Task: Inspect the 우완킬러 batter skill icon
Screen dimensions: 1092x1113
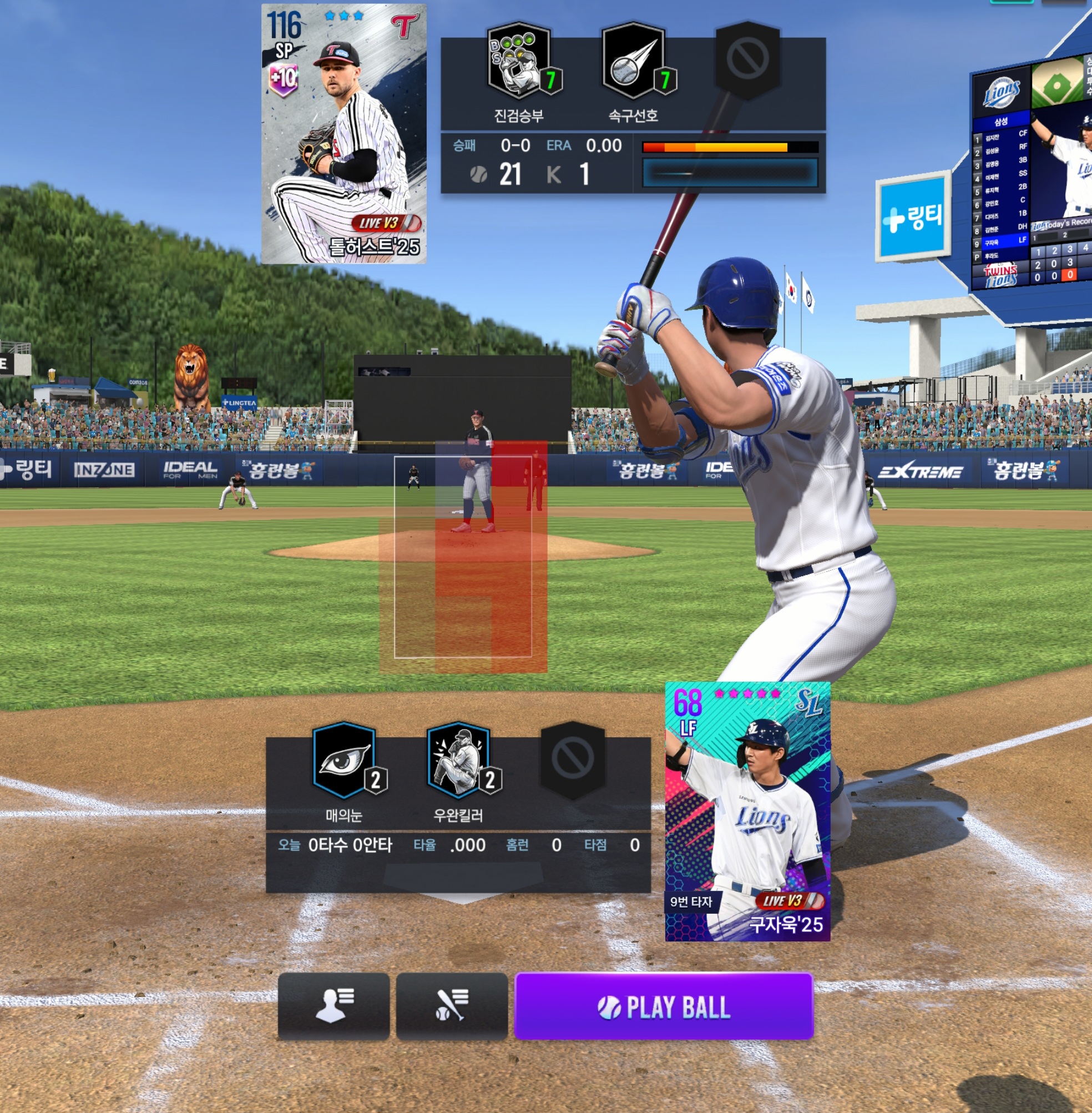Action: point(458,760)
